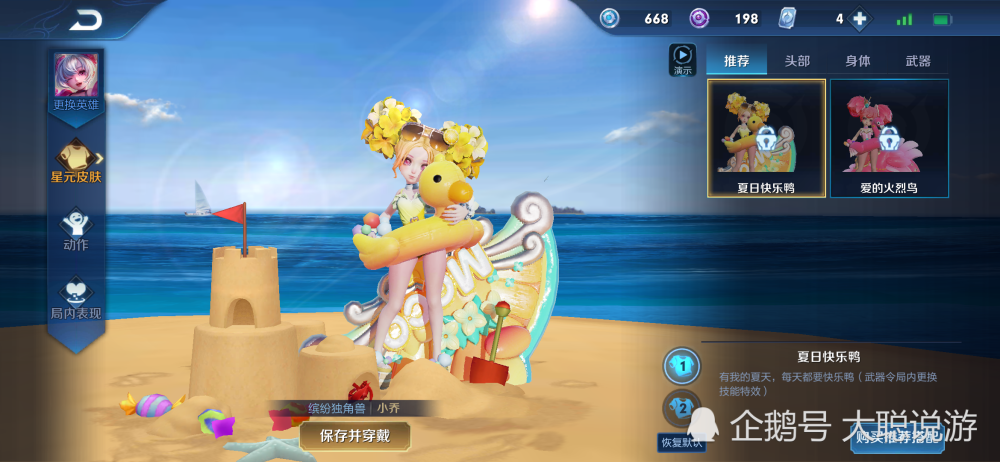Select the 夏日快乐鸭 outfit thumbnail
This screenshot has width=1000, height=462.
(766, 138)
